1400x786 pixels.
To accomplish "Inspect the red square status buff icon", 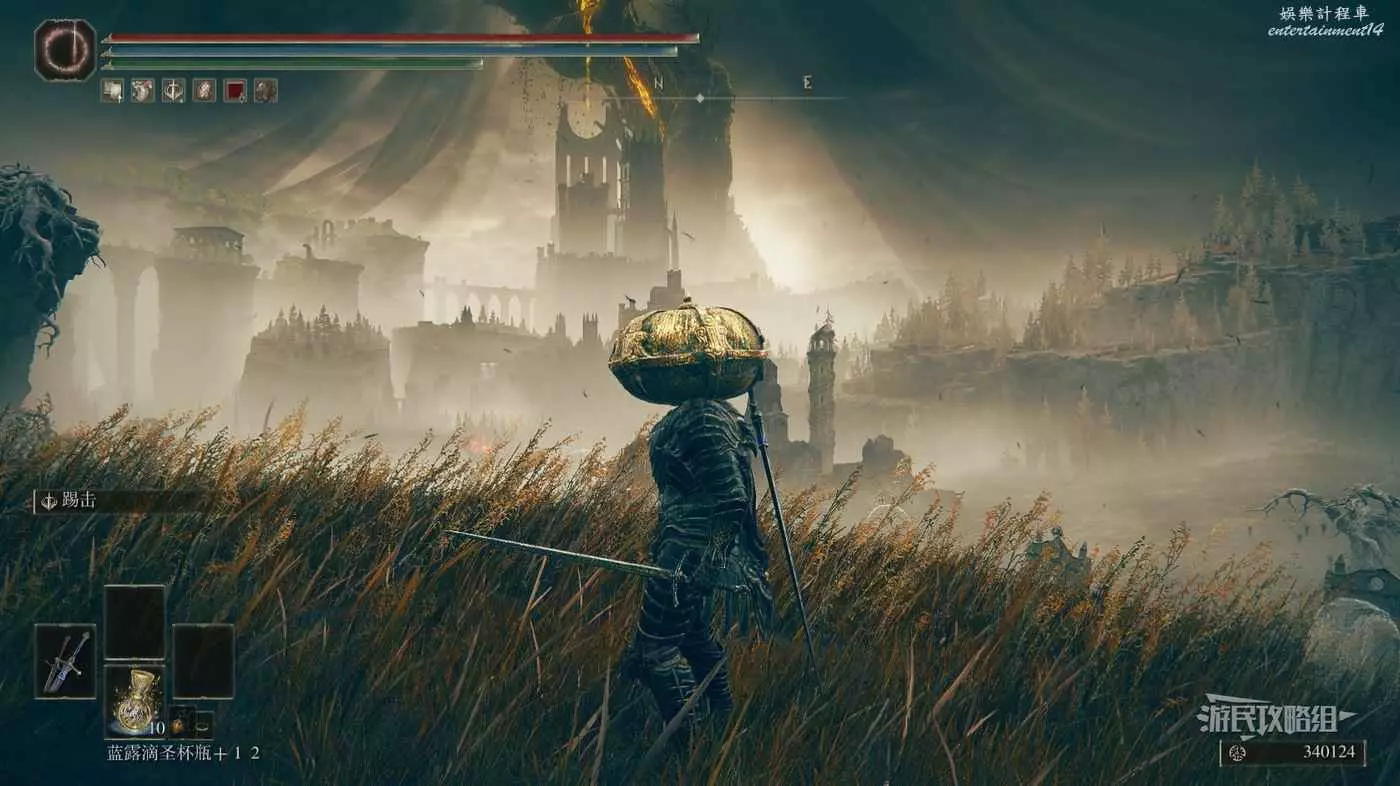I will pos(235,91).
